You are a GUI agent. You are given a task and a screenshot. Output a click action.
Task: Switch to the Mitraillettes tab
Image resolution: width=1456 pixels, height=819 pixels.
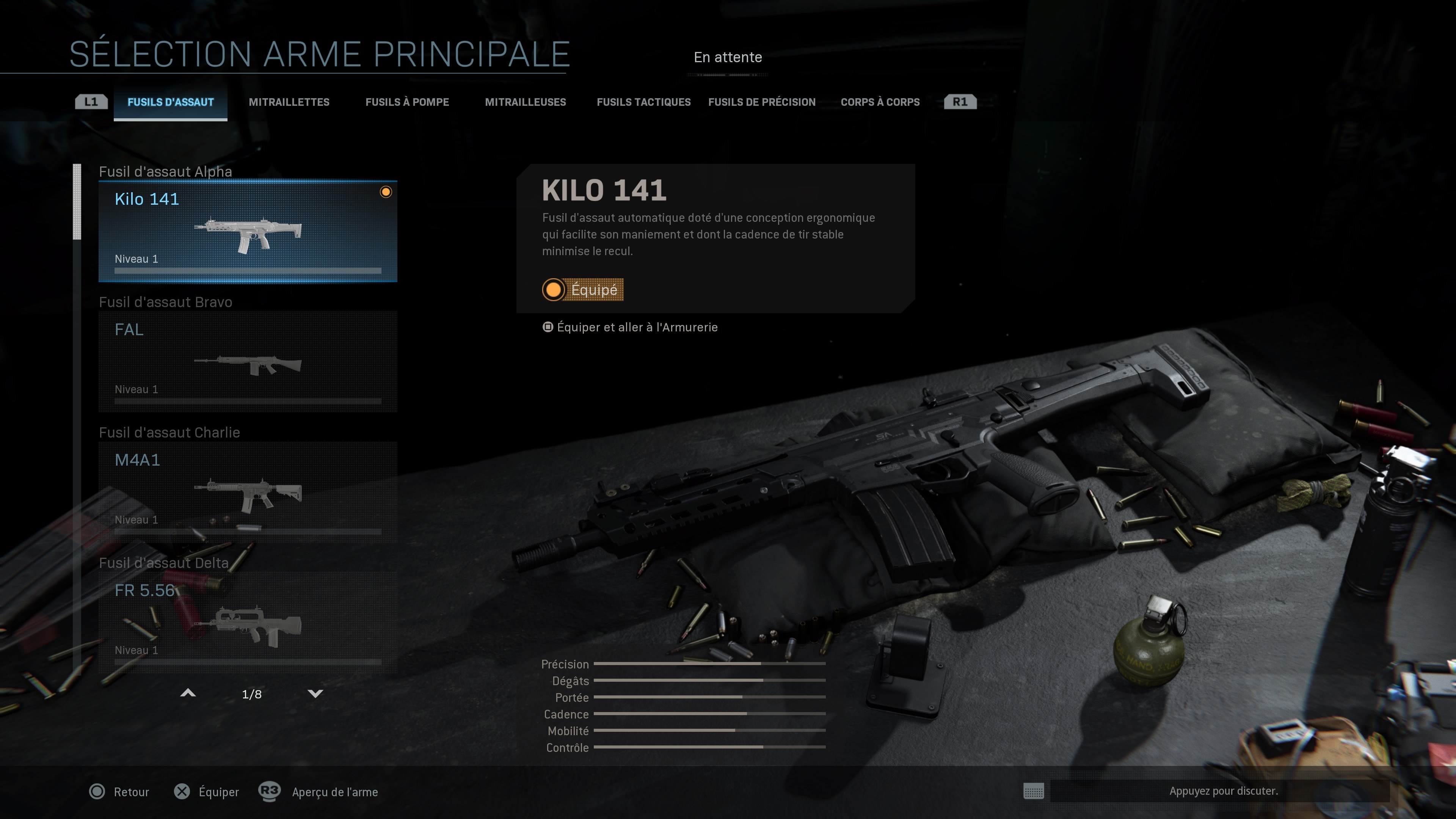pyautogui.click(x=289, y=102)
